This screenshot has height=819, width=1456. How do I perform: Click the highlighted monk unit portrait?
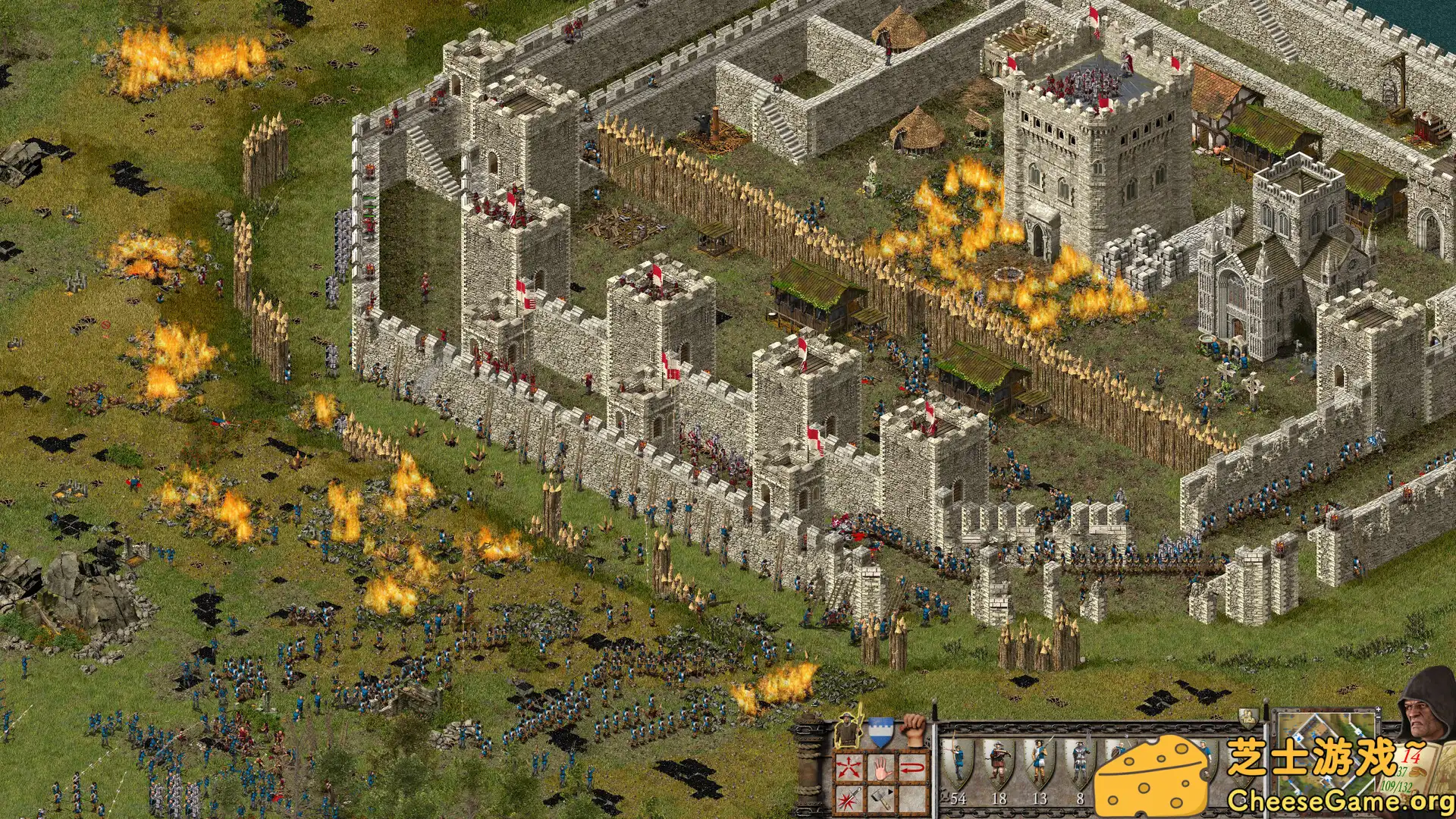[x=849, y=731]
